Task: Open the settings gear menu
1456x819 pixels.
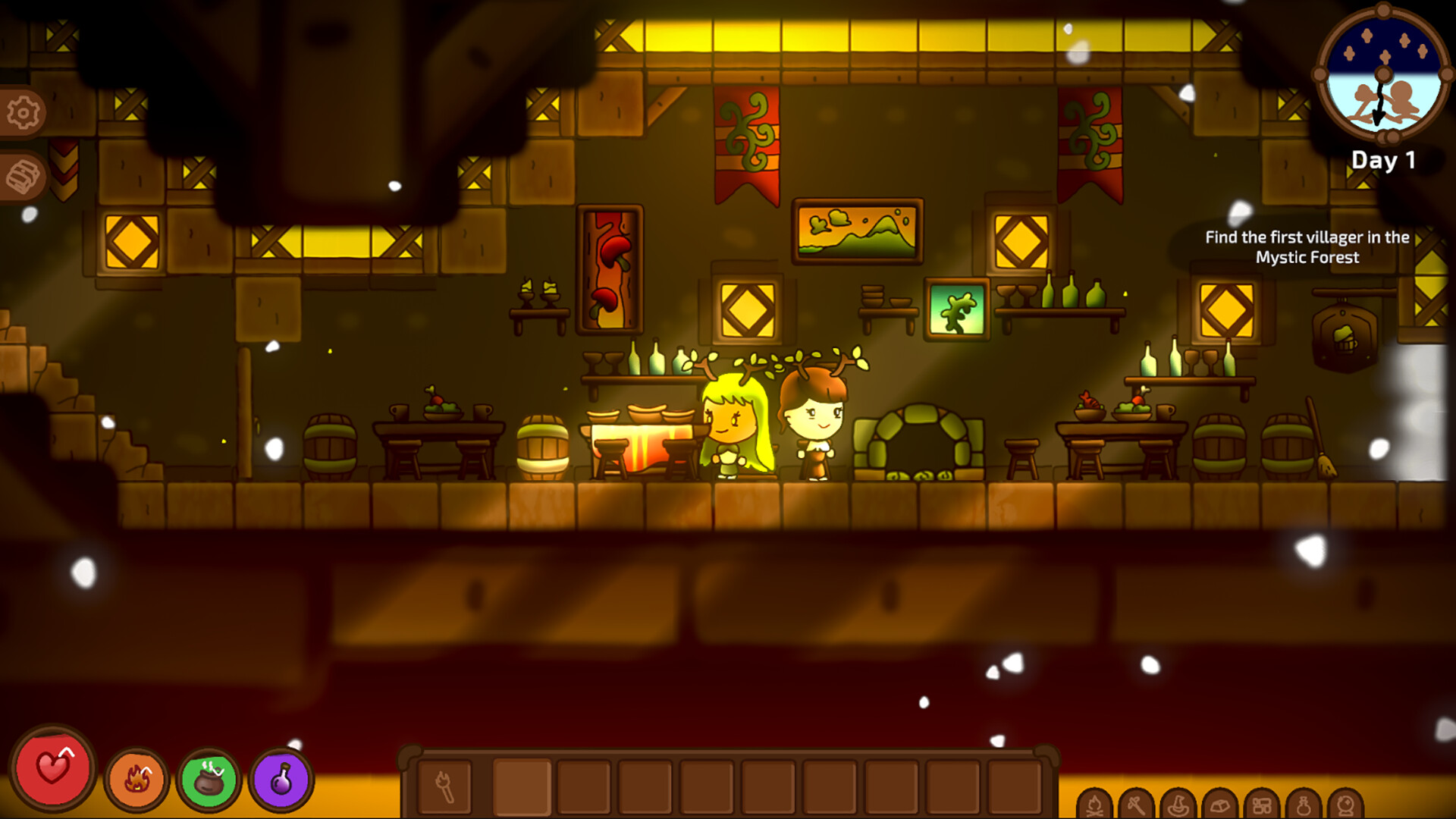Action: [23, 111]
